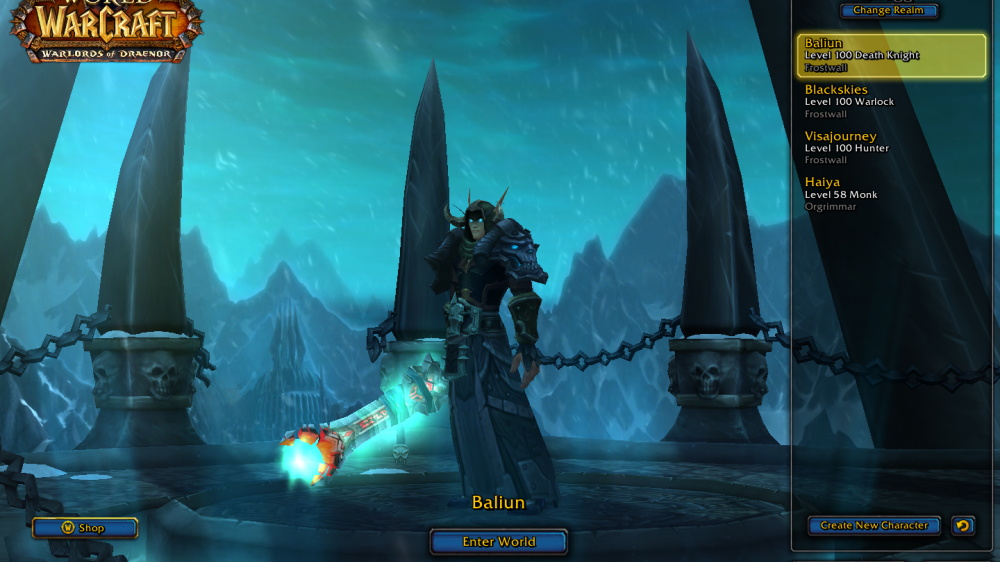Image resolution: width=1000 pixels, height=562 pixels.
Task: Enter World with the selected character
Action: [x=498, y=542]
